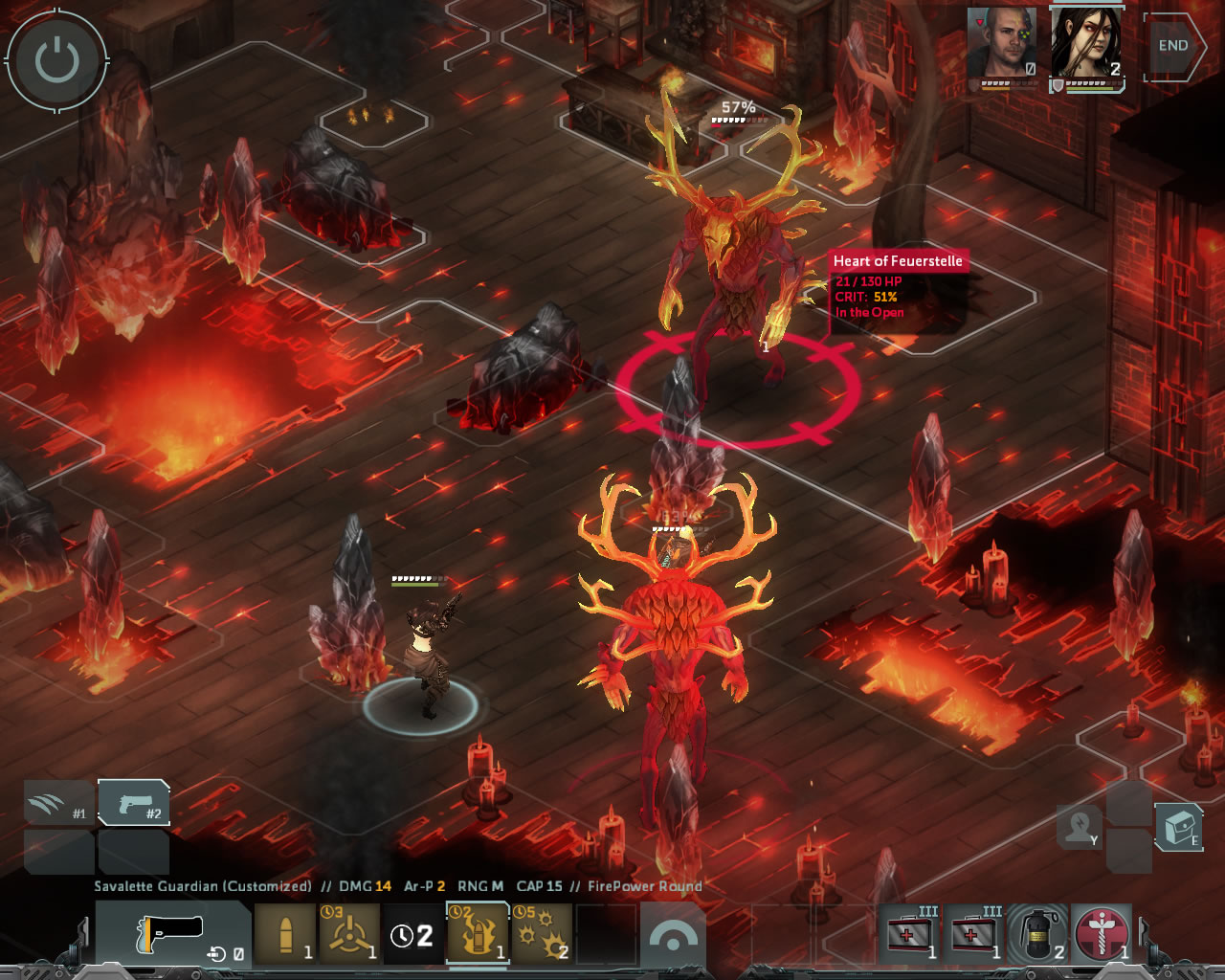Reload the Savalette Guardian pistol

click(x=174, y=934)
